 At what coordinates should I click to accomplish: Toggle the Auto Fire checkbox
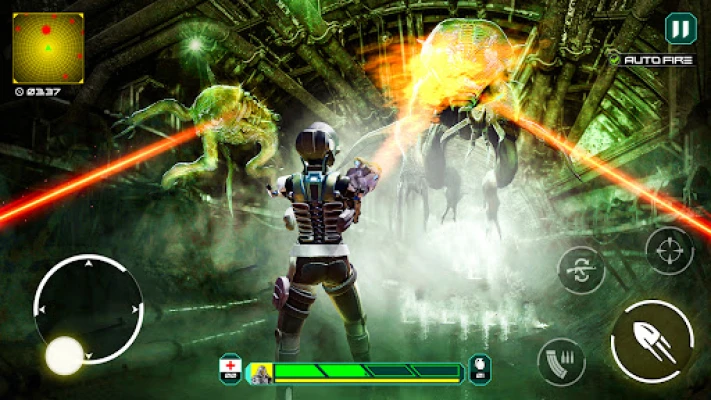(x=615, y=60)
